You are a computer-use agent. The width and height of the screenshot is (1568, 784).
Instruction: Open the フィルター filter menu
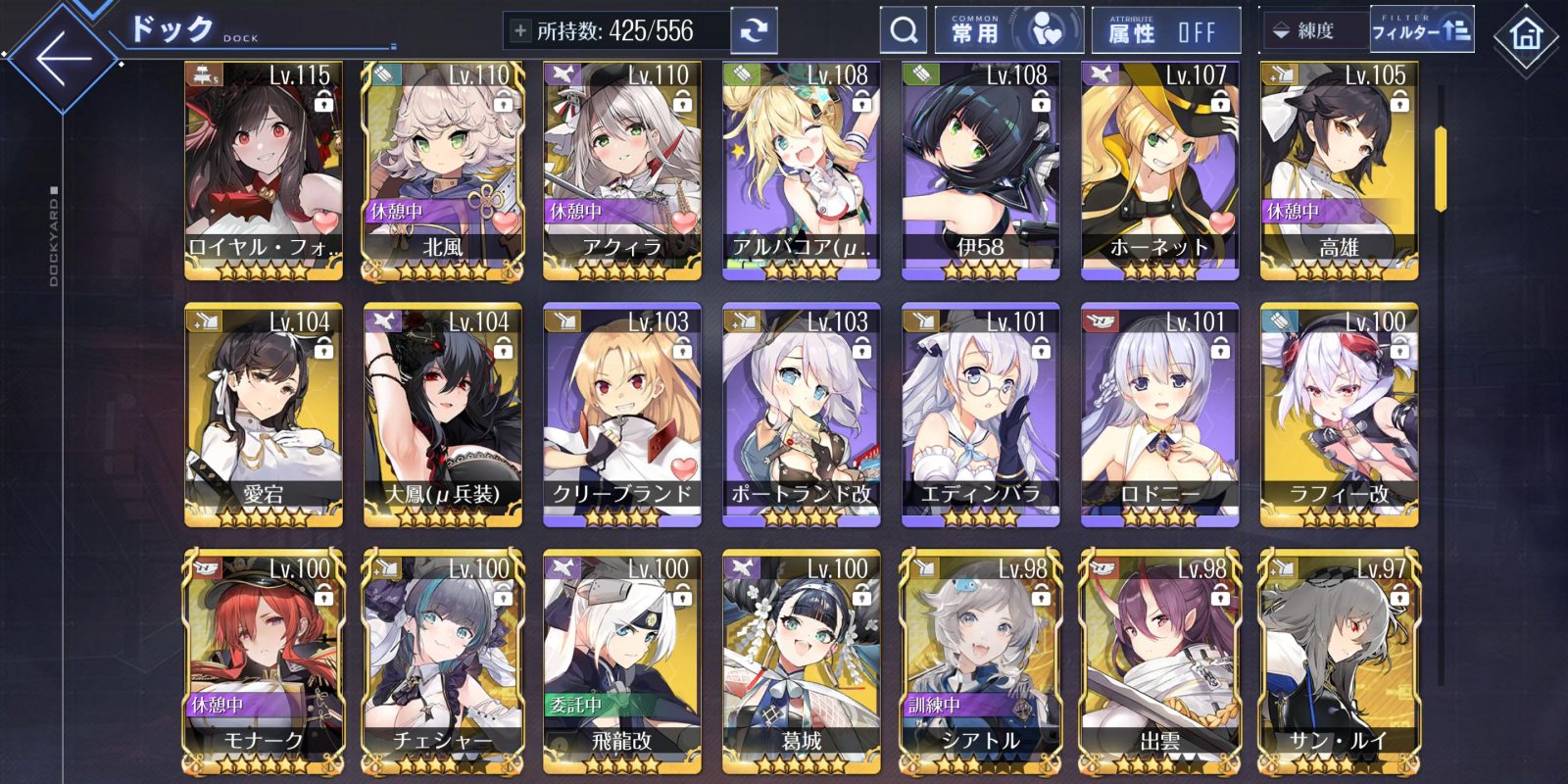(x=1421, y=31)
